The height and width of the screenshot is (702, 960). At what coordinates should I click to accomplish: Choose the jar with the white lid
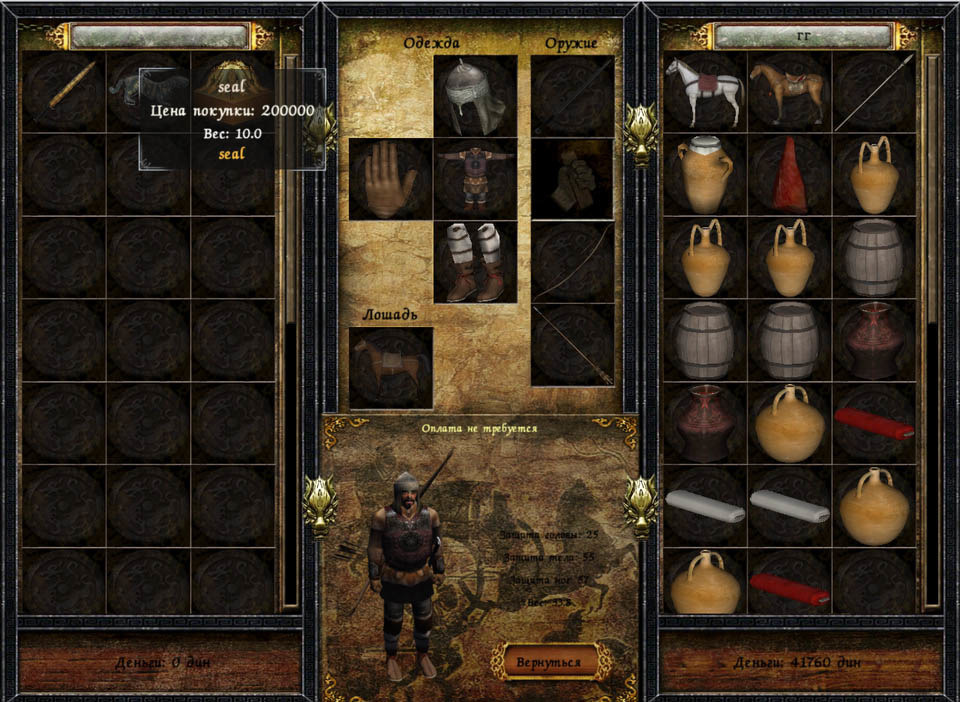click(705, 175)
